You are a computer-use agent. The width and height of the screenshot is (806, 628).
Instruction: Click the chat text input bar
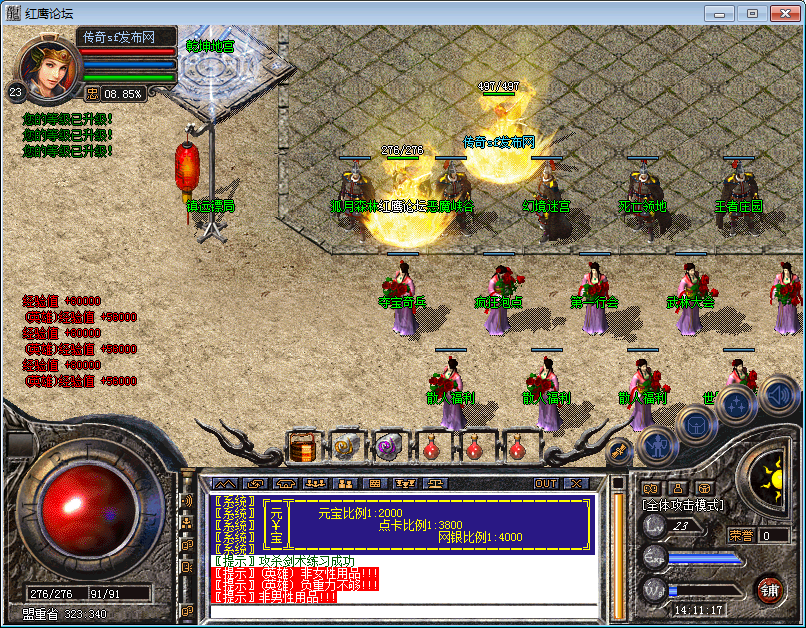[x=403, y=611]
